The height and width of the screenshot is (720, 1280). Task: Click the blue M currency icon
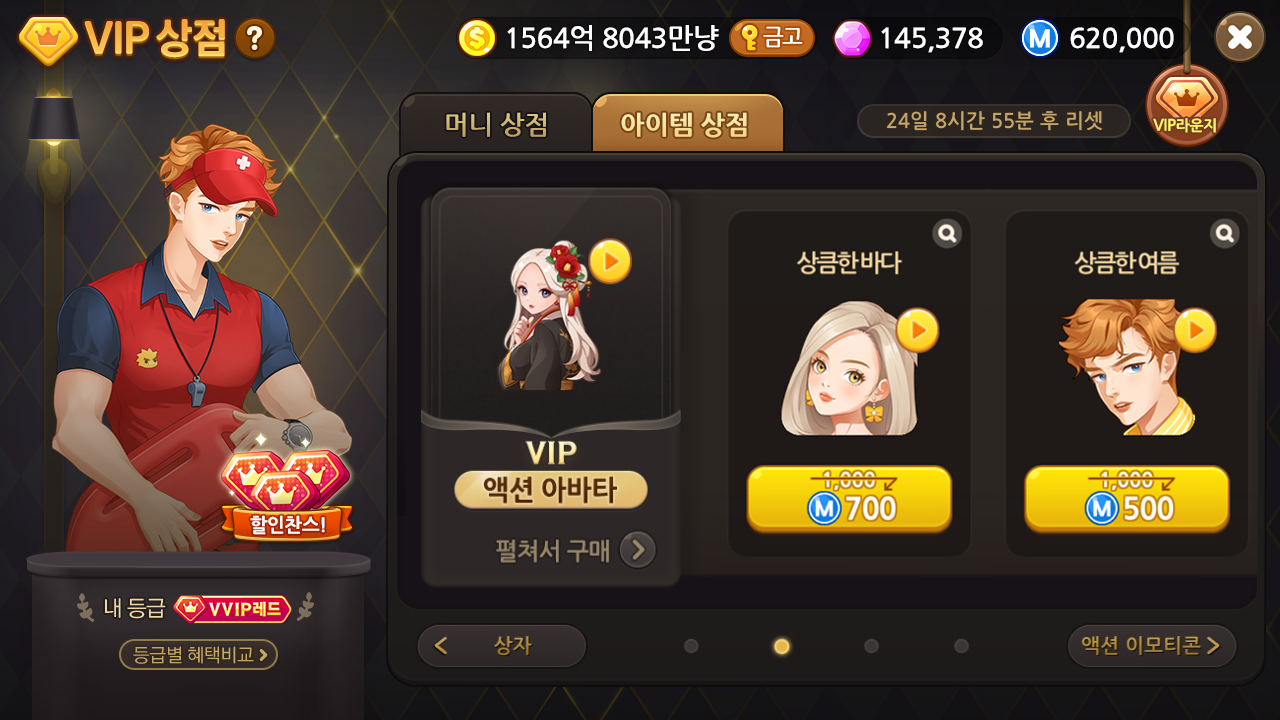1040,37
